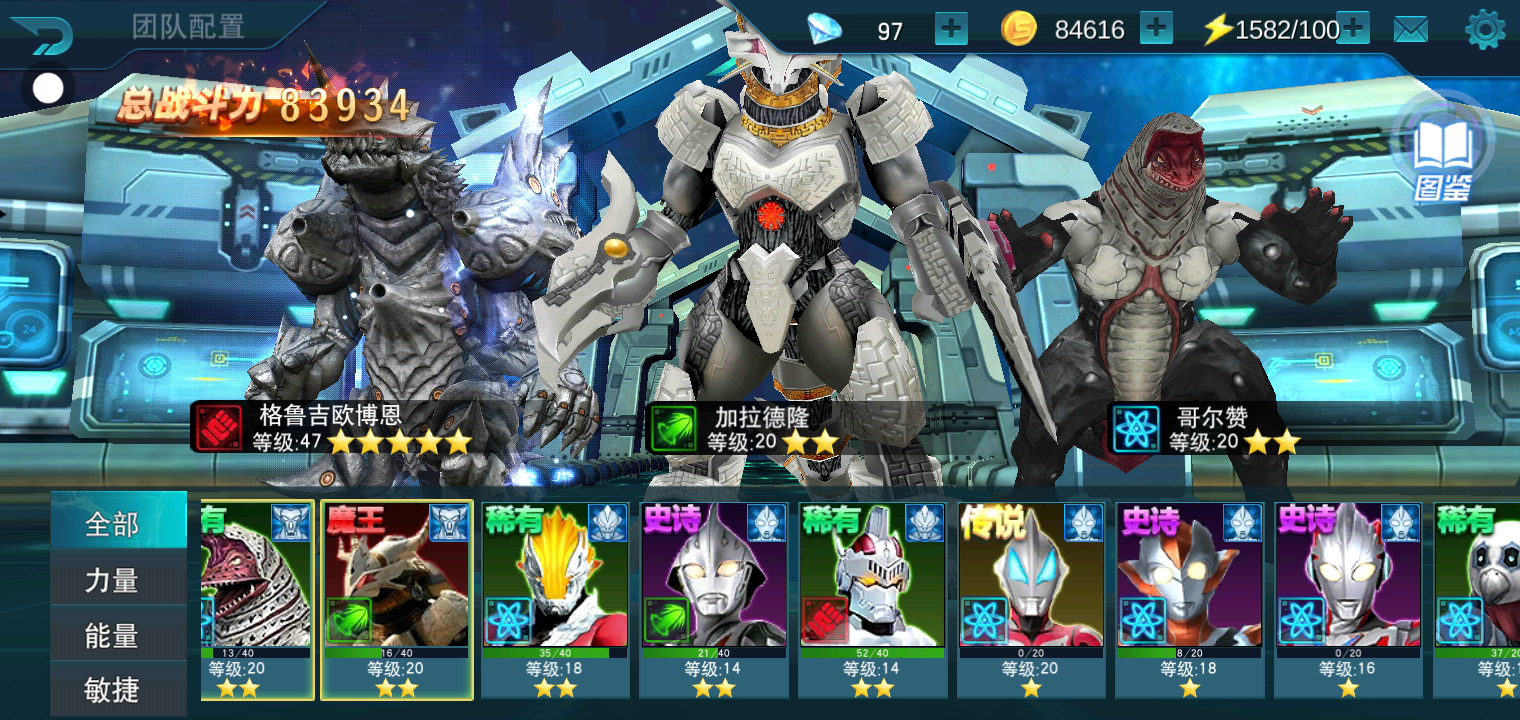The width and height of the screenshot is (1520, 720).
Task: Open the mail envelope icon
Action: (x=1410, y=30)
